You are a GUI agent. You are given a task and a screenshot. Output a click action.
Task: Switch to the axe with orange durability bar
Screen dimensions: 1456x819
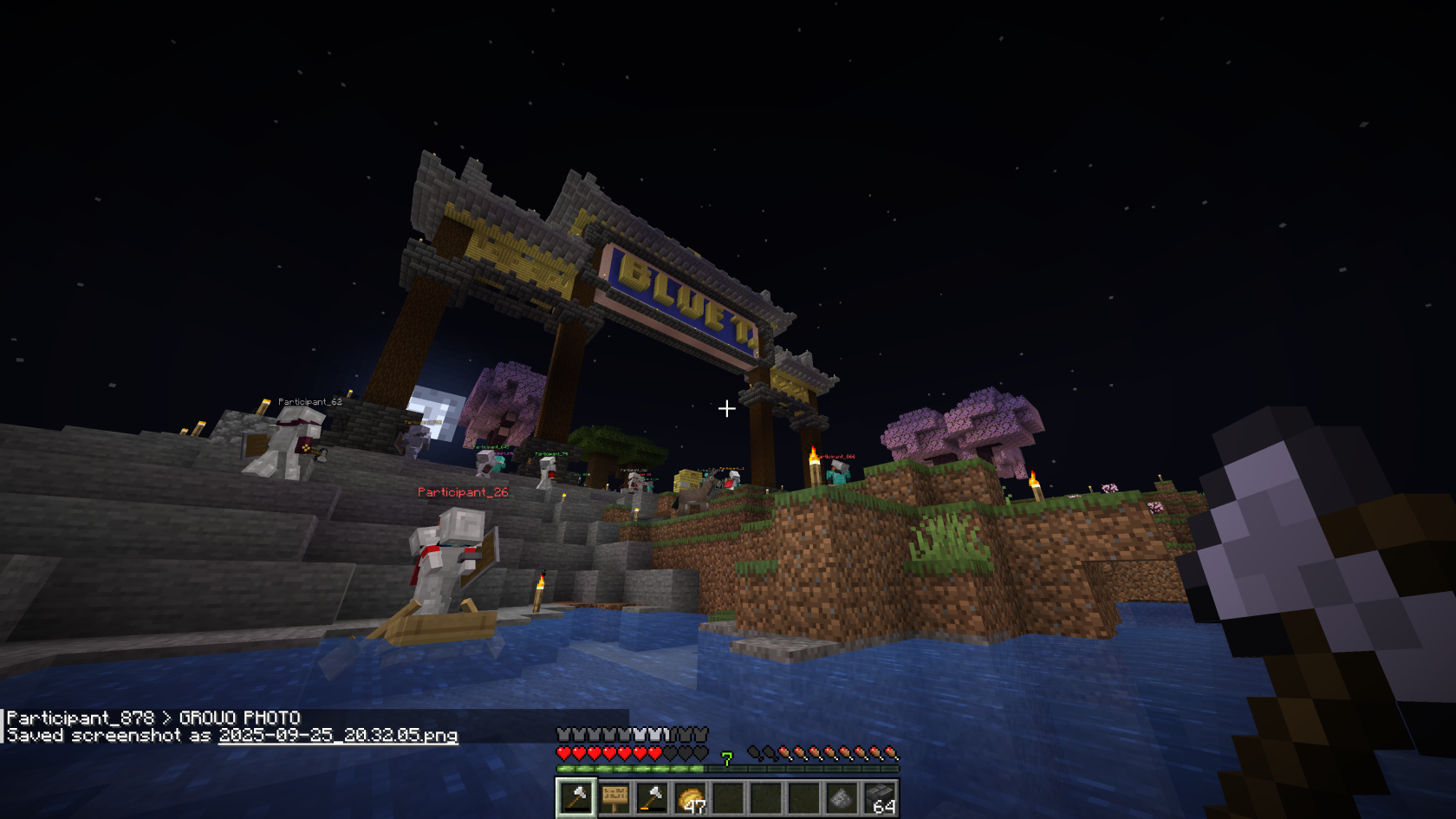[653, 798]
